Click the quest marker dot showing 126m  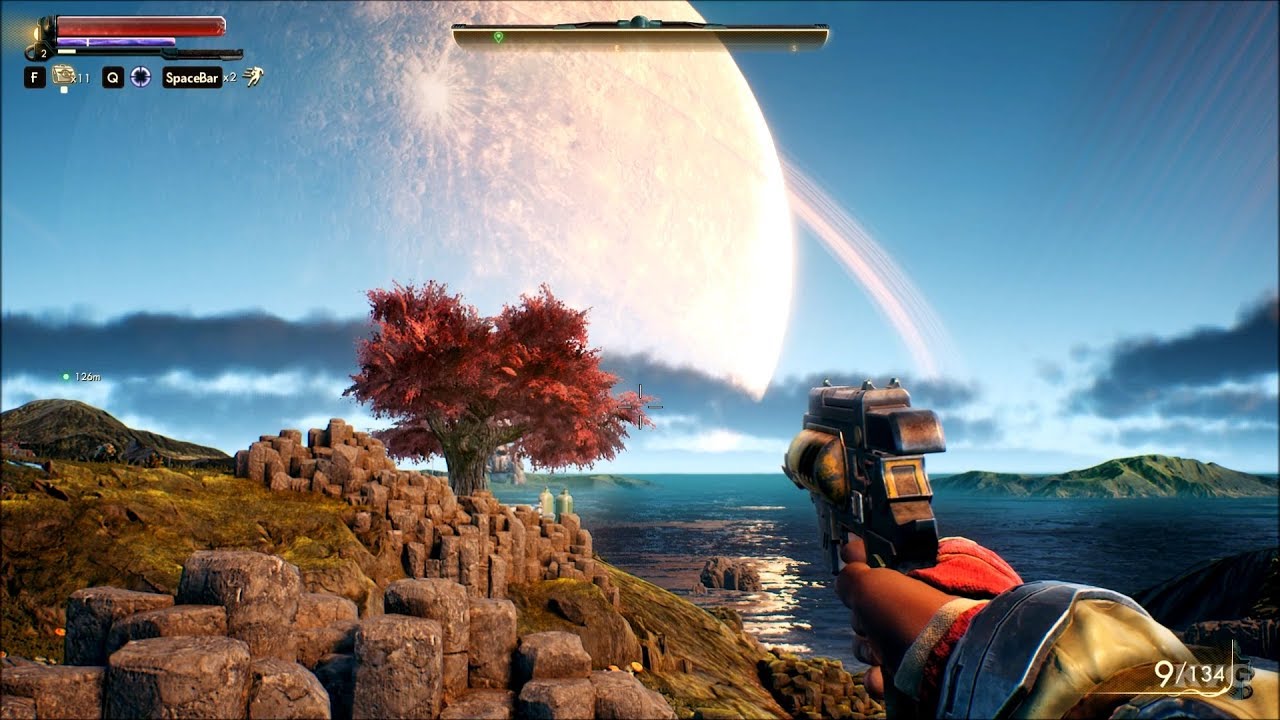[64, 378]
